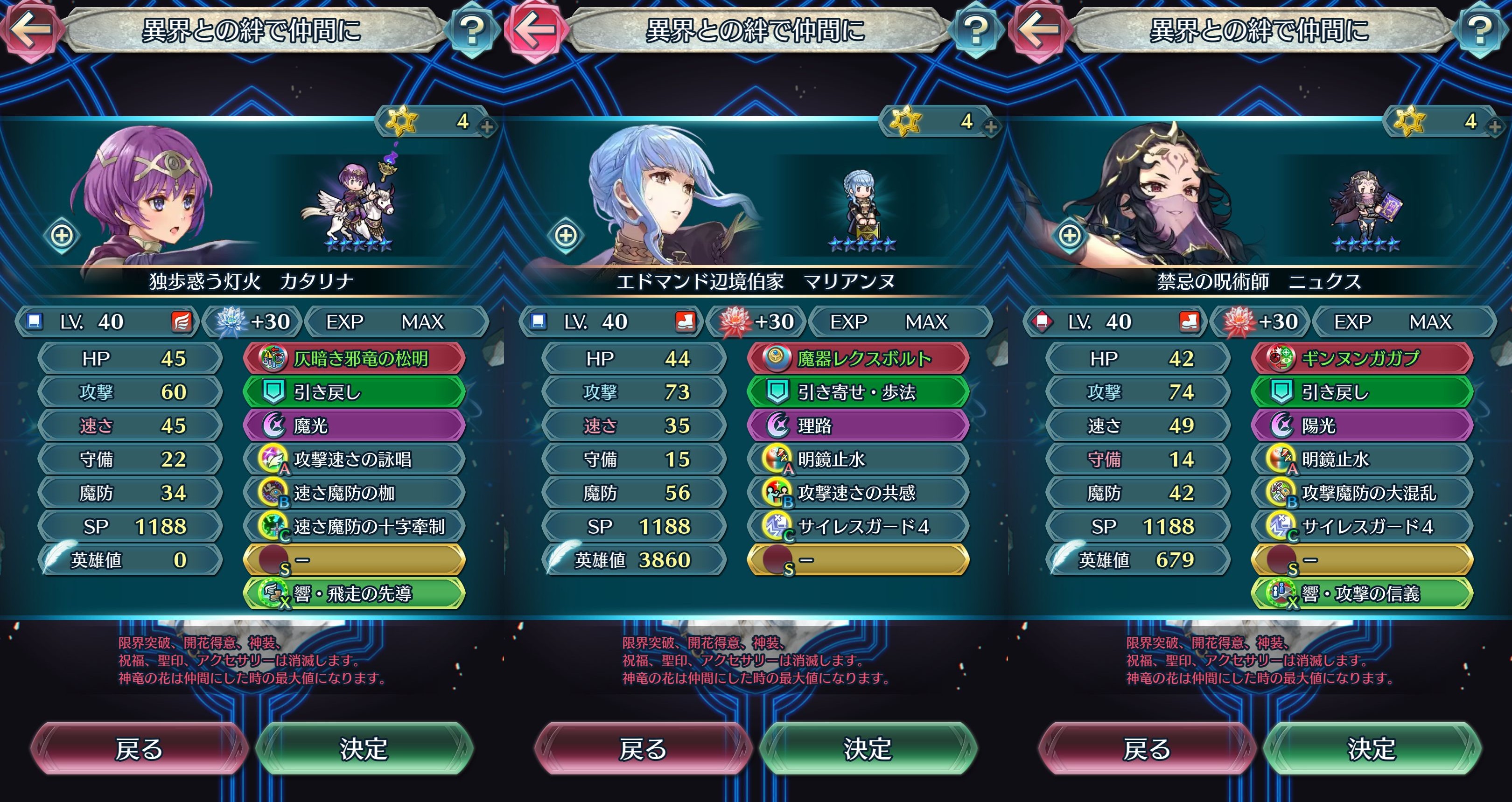Select Catarina's C skill 速さ魔防の十字牽制

(355, 526)
